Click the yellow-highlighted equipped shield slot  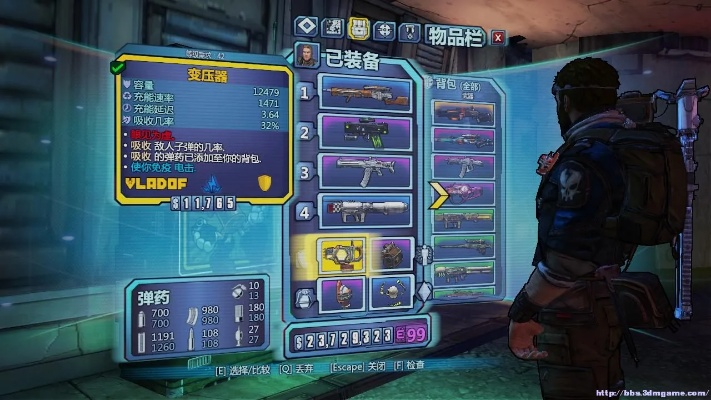tap(342, 254)
